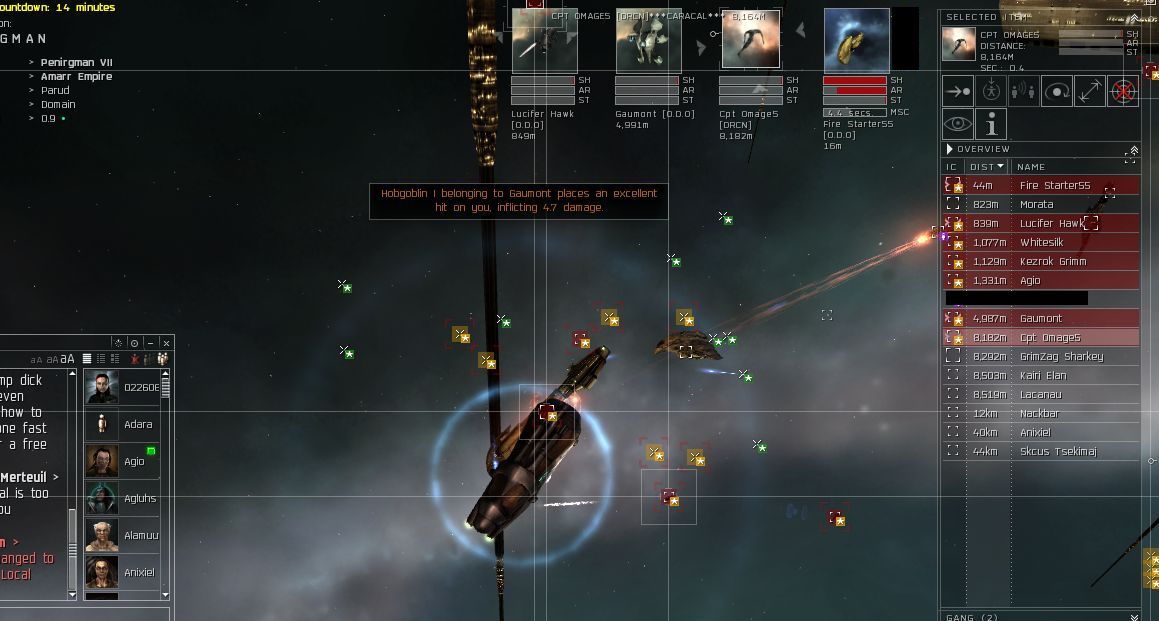Minimize the chat window
This screenshot has height=621, width=1159.
tap(150, 343)
